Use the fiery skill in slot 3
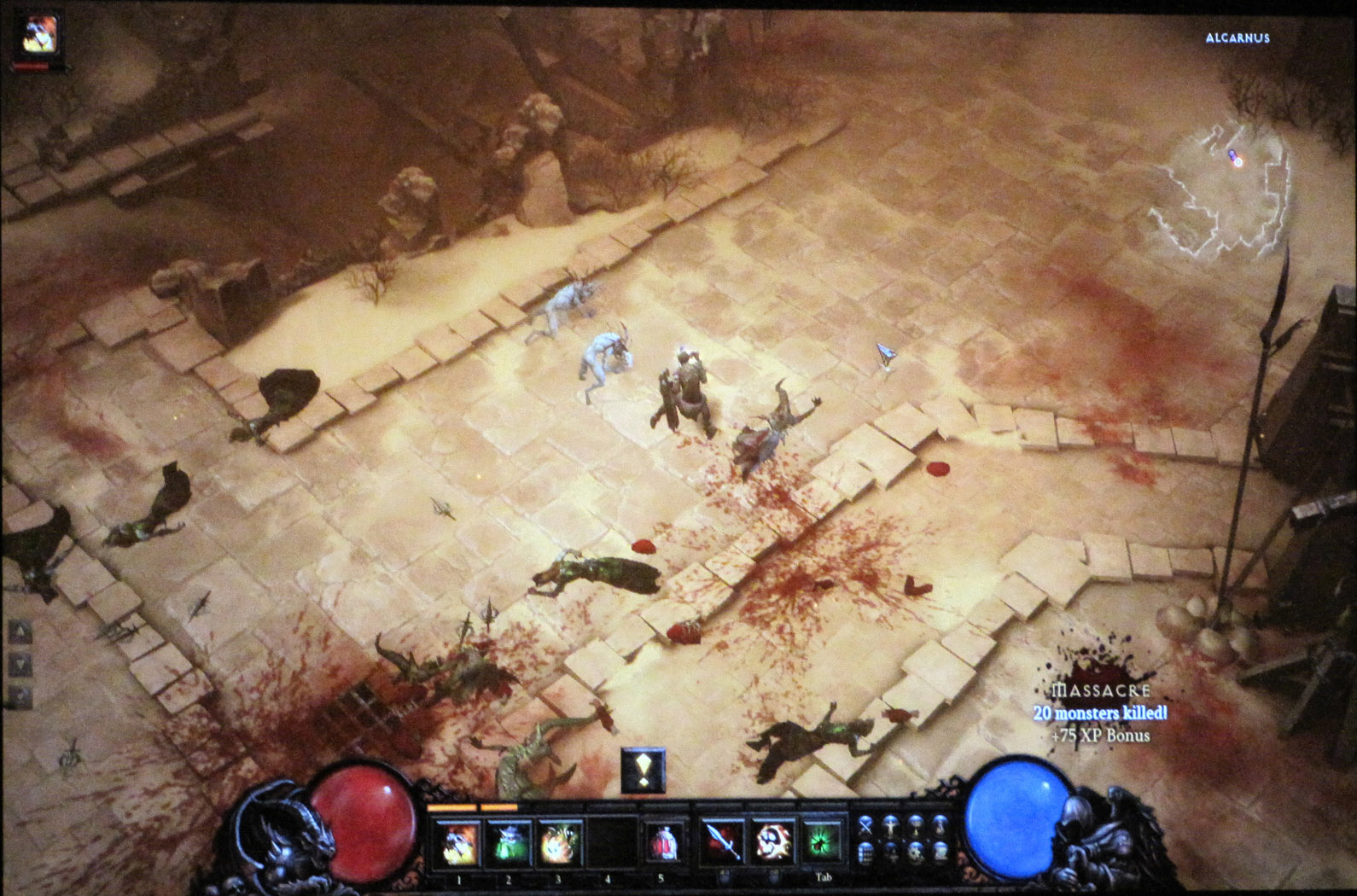The image size is (1357, 896). (x=559, y=842)
